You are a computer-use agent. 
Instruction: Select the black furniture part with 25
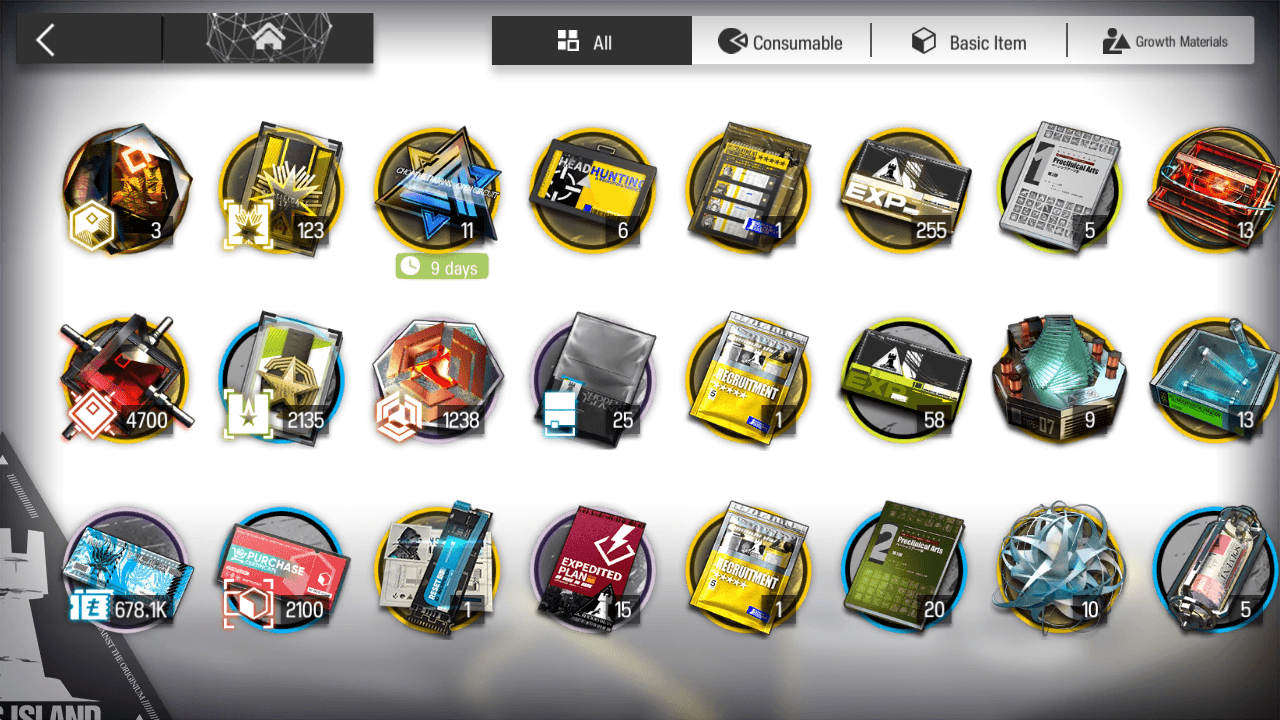click(x=594, y=379)
